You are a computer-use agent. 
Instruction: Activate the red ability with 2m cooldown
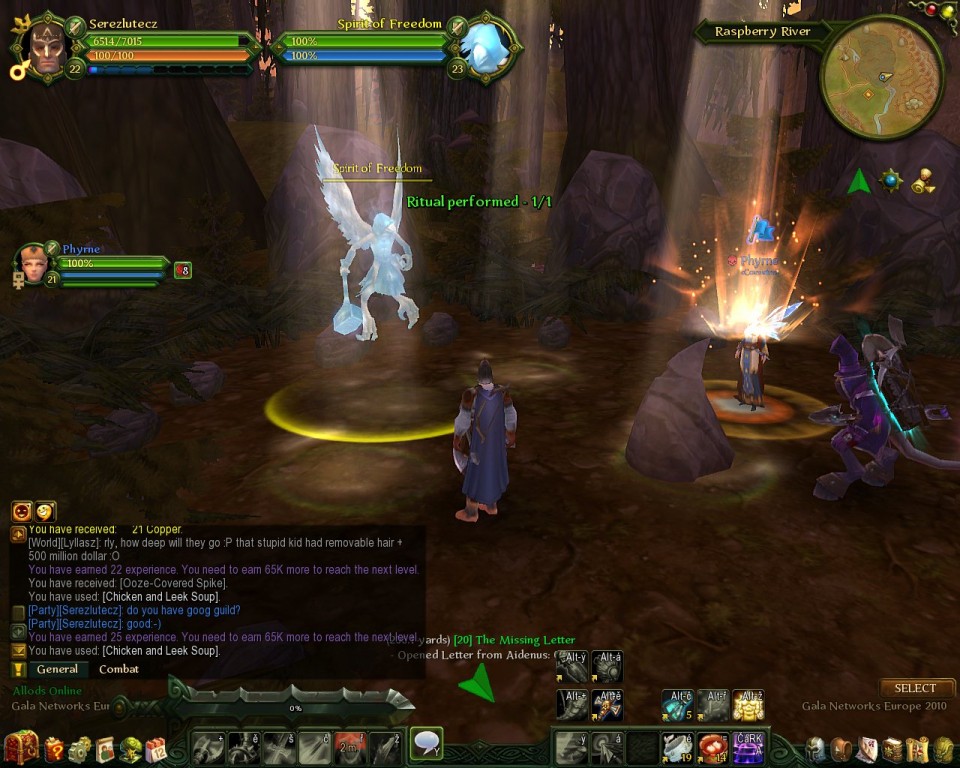coord(349,747)
